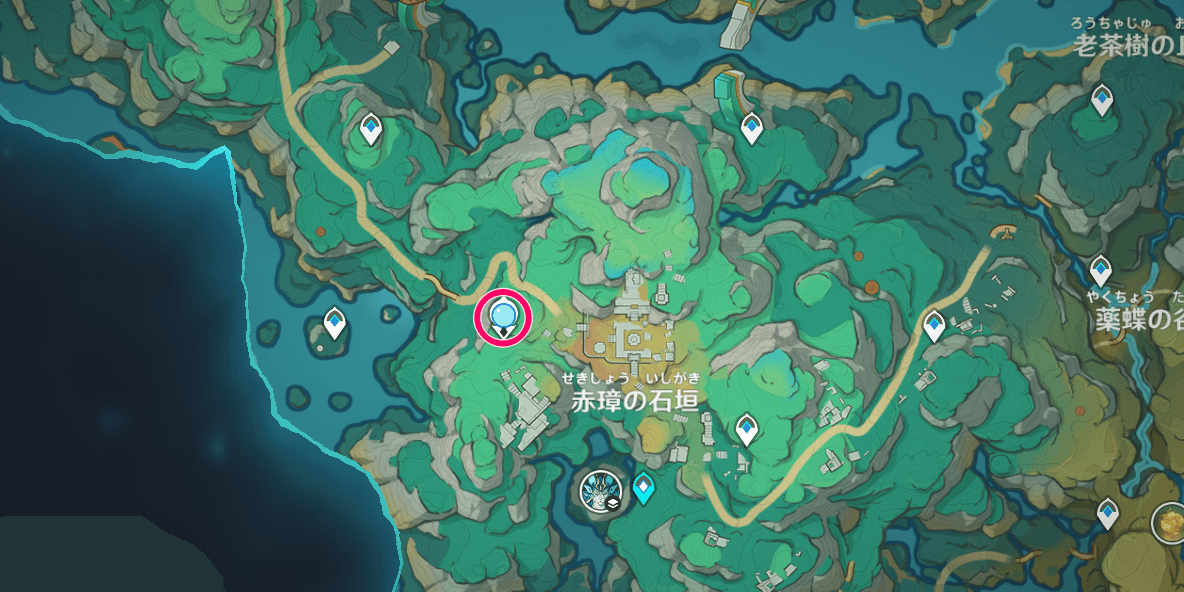The height and width of the screenshot is (592, 1184).
Task: Select the cyan waypoint beside the boss portrait
Action: pyautogui.click(x=644, y=488)
